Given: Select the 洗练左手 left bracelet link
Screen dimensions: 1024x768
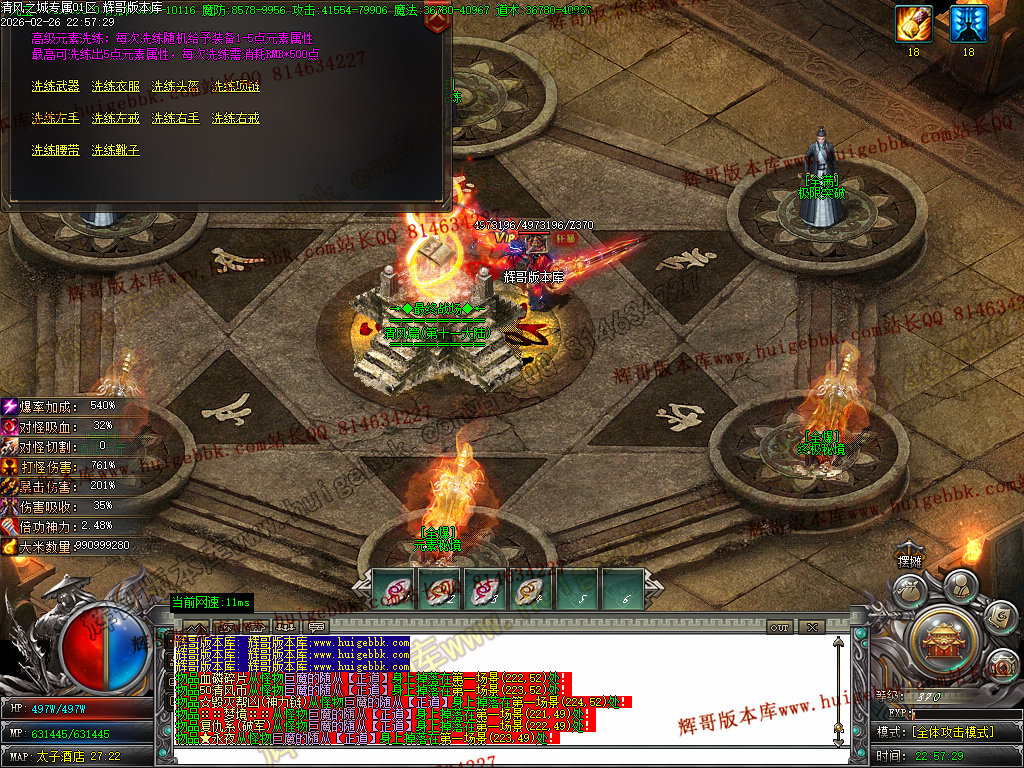Looking at the screenshot, I should pyautogui.click(x=55, y=118).
